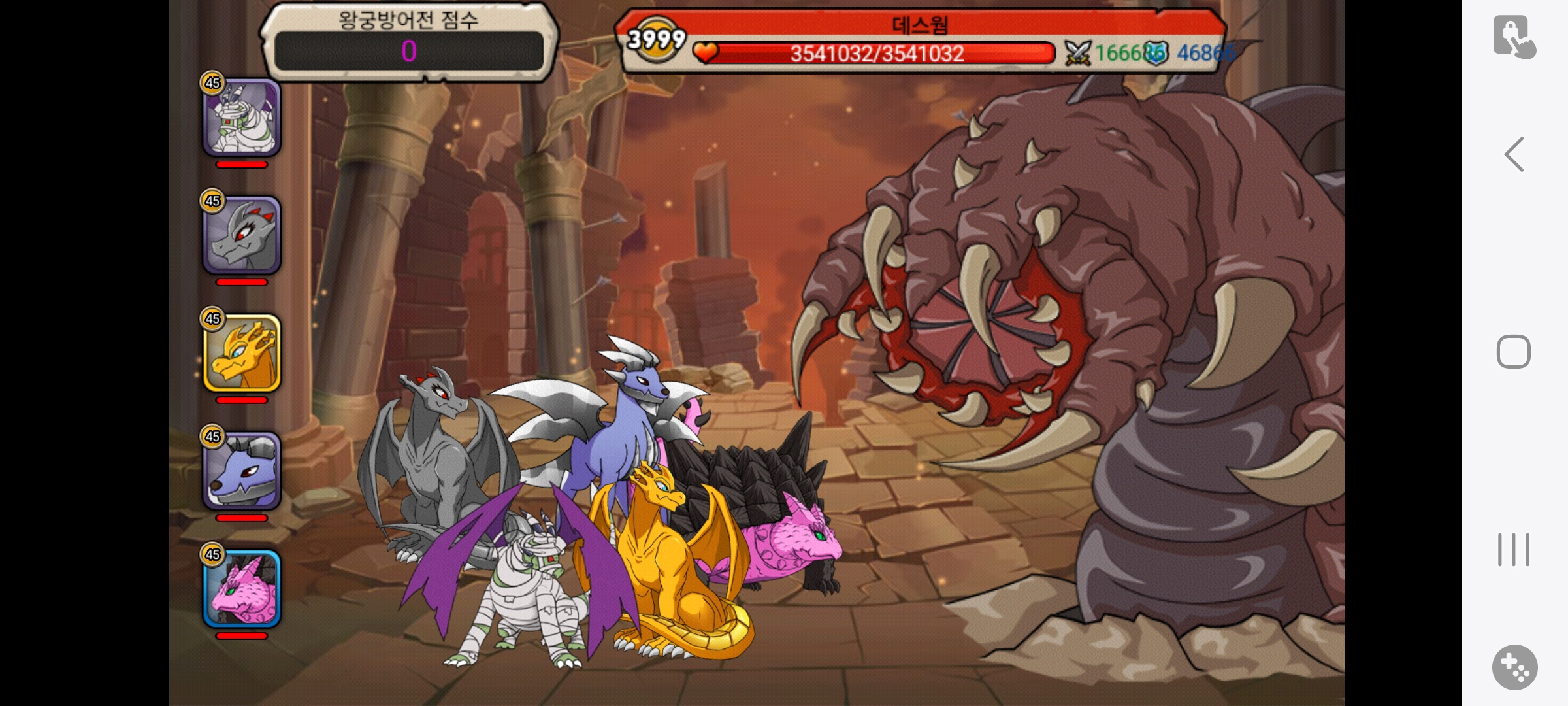
Task: Choose the golden dragon portrait
Action: click(242, 353)
